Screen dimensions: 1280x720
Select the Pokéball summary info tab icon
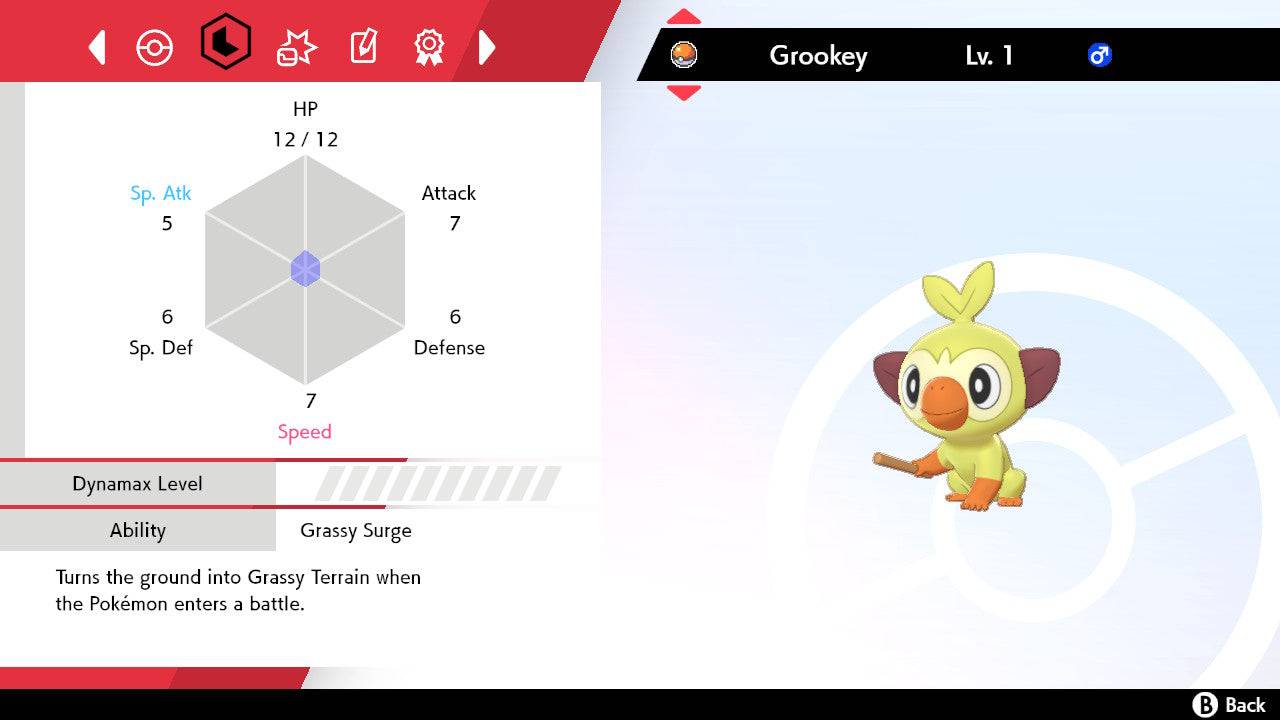click(x=155, y=46)
